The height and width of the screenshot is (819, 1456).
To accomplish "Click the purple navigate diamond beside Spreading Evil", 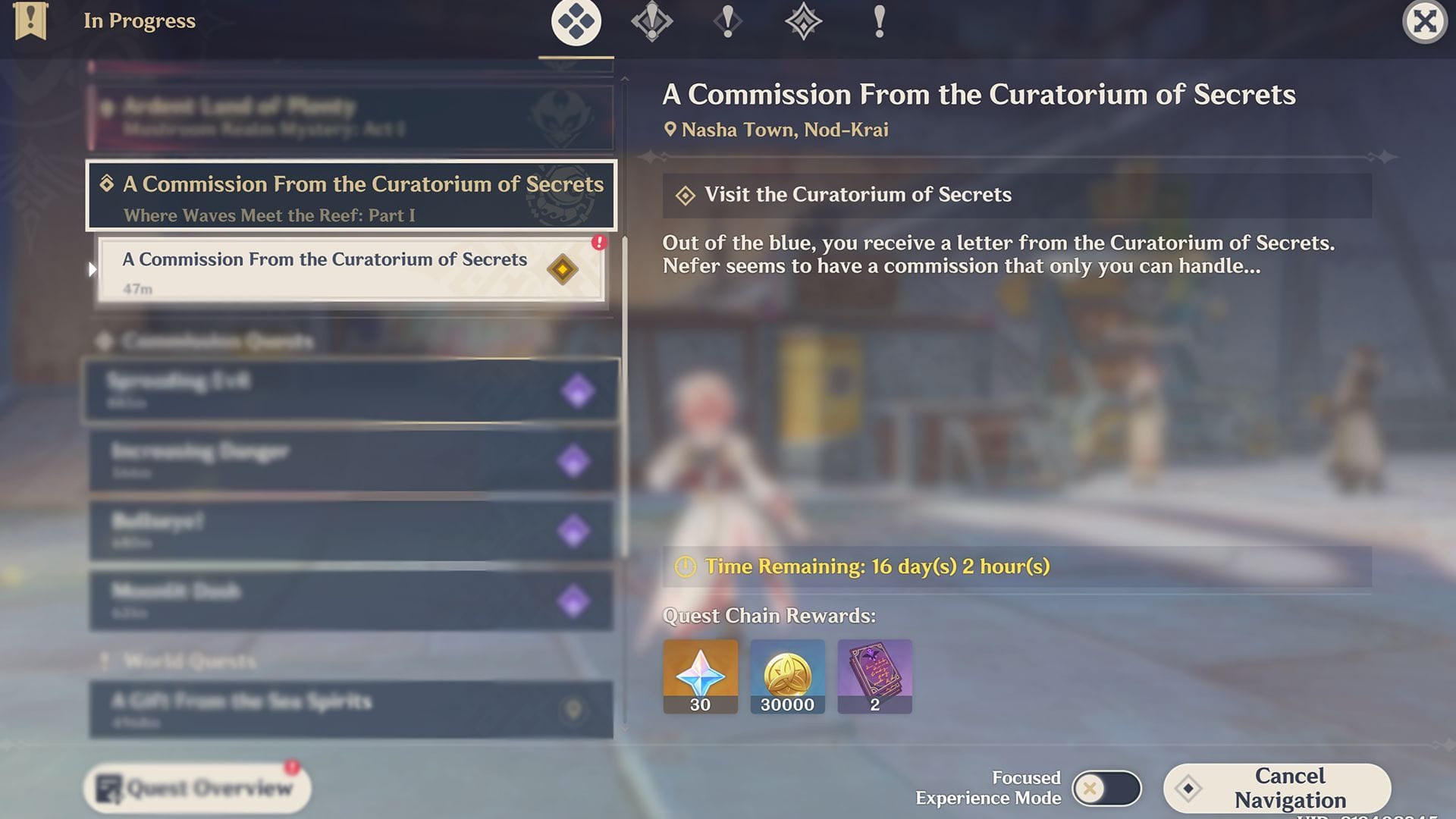I will 576,391.
